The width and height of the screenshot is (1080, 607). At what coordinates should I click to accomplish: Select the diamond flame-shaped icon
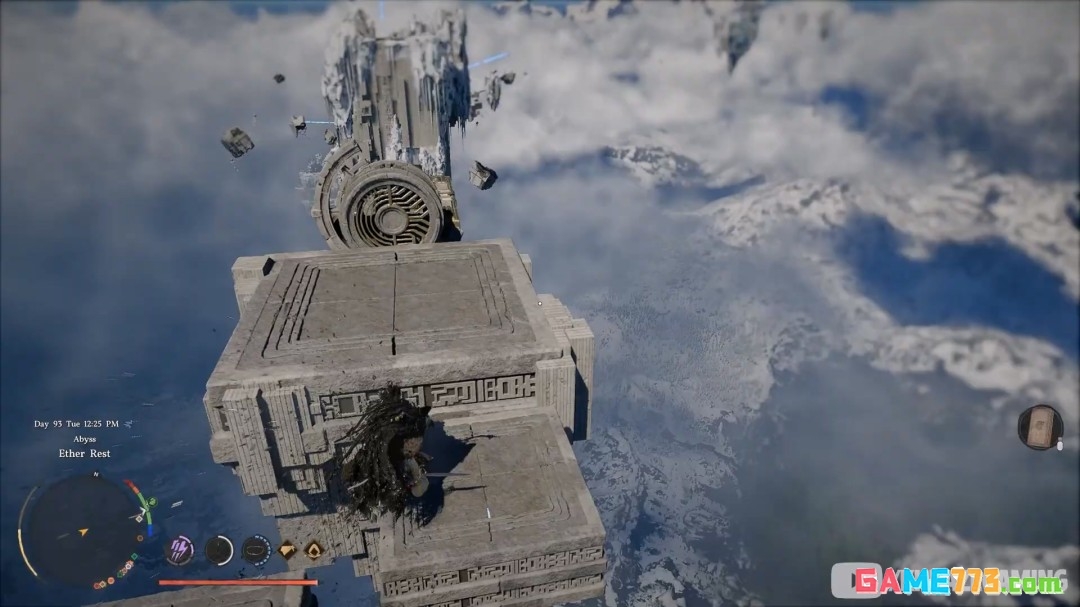[313, 549]
